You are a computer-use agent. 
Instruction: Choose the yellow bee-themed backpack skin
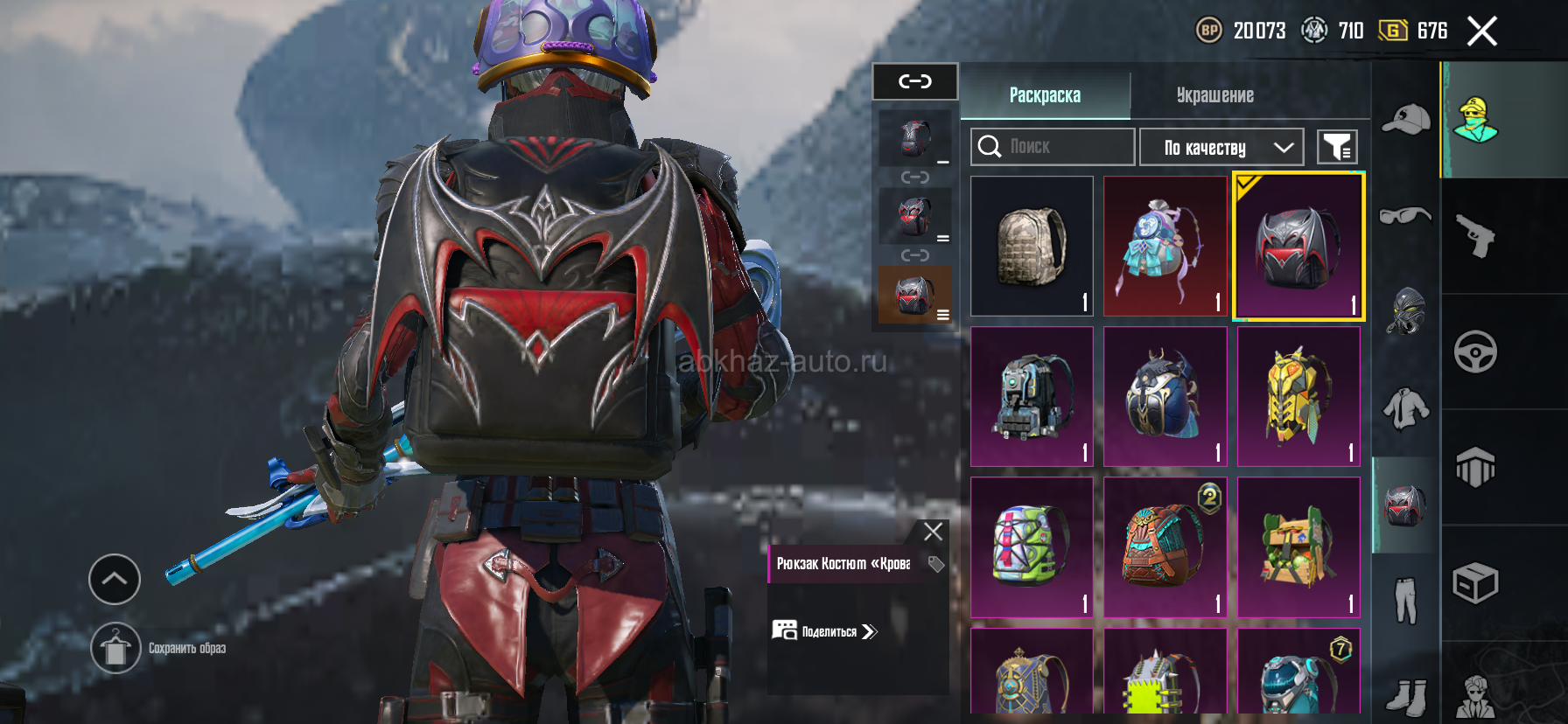tap(1298, 397)
